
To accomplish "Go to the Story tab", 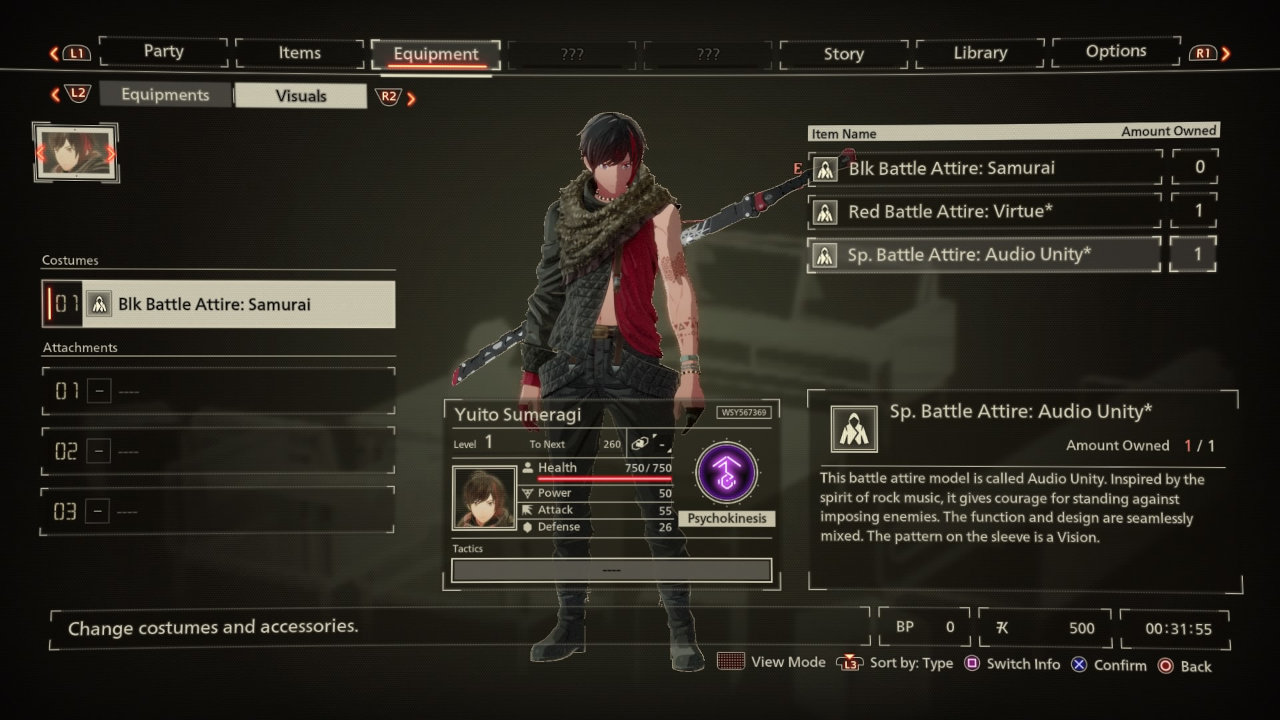I will (843, 54).
